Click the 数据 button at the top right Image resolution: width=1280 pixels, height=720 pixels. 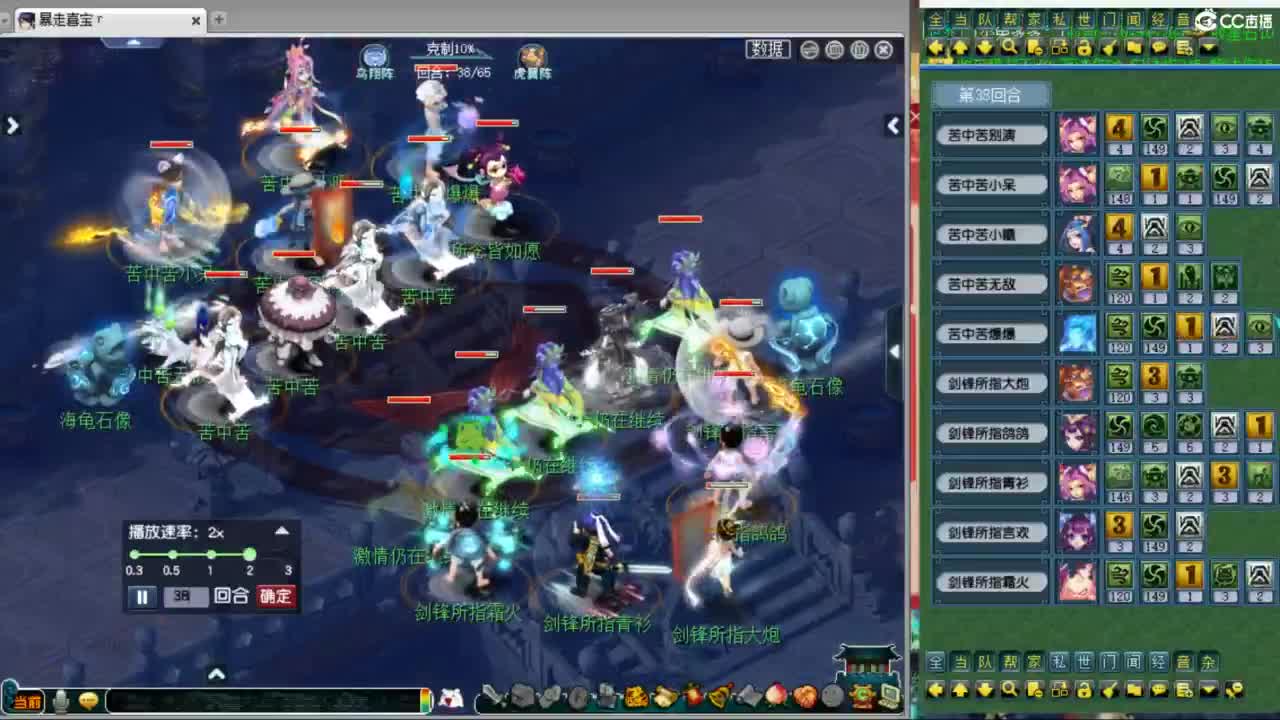(x=766, y=48)
